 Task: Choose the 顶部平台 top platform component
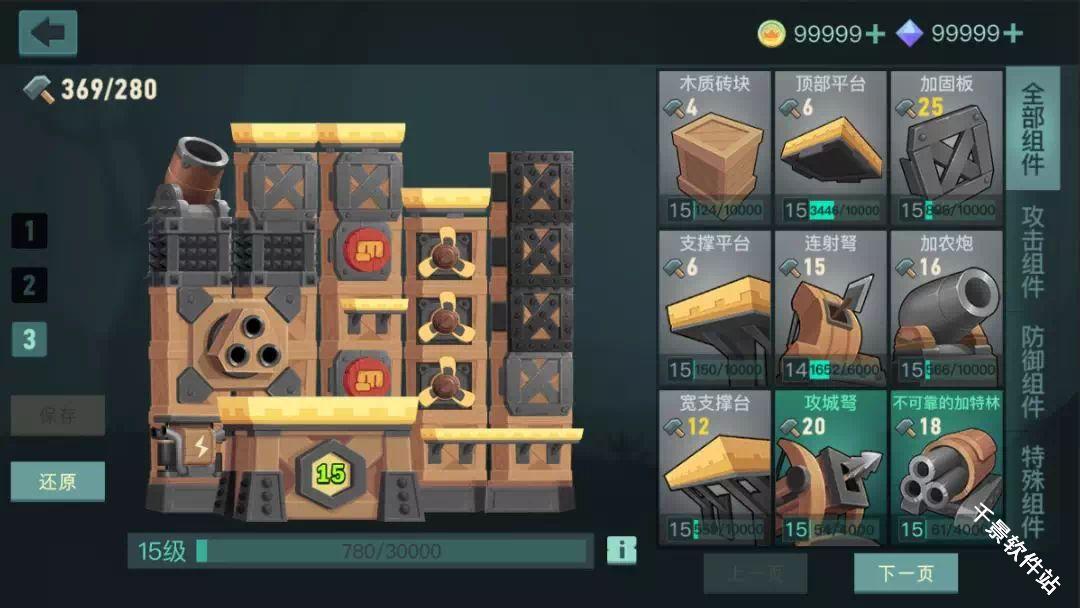(x=830, y=147)
